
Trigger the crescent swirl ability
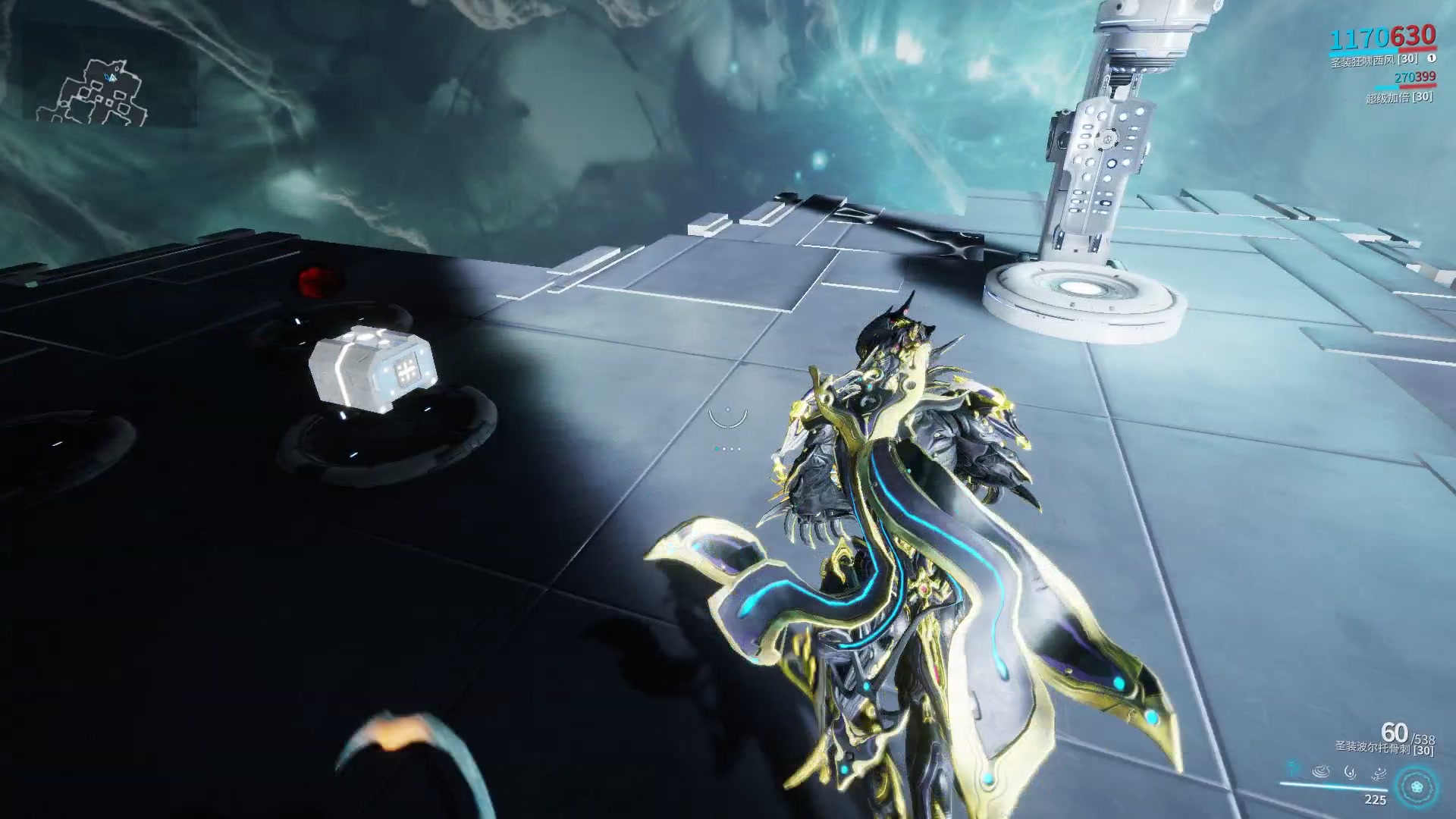point(1350,772)
